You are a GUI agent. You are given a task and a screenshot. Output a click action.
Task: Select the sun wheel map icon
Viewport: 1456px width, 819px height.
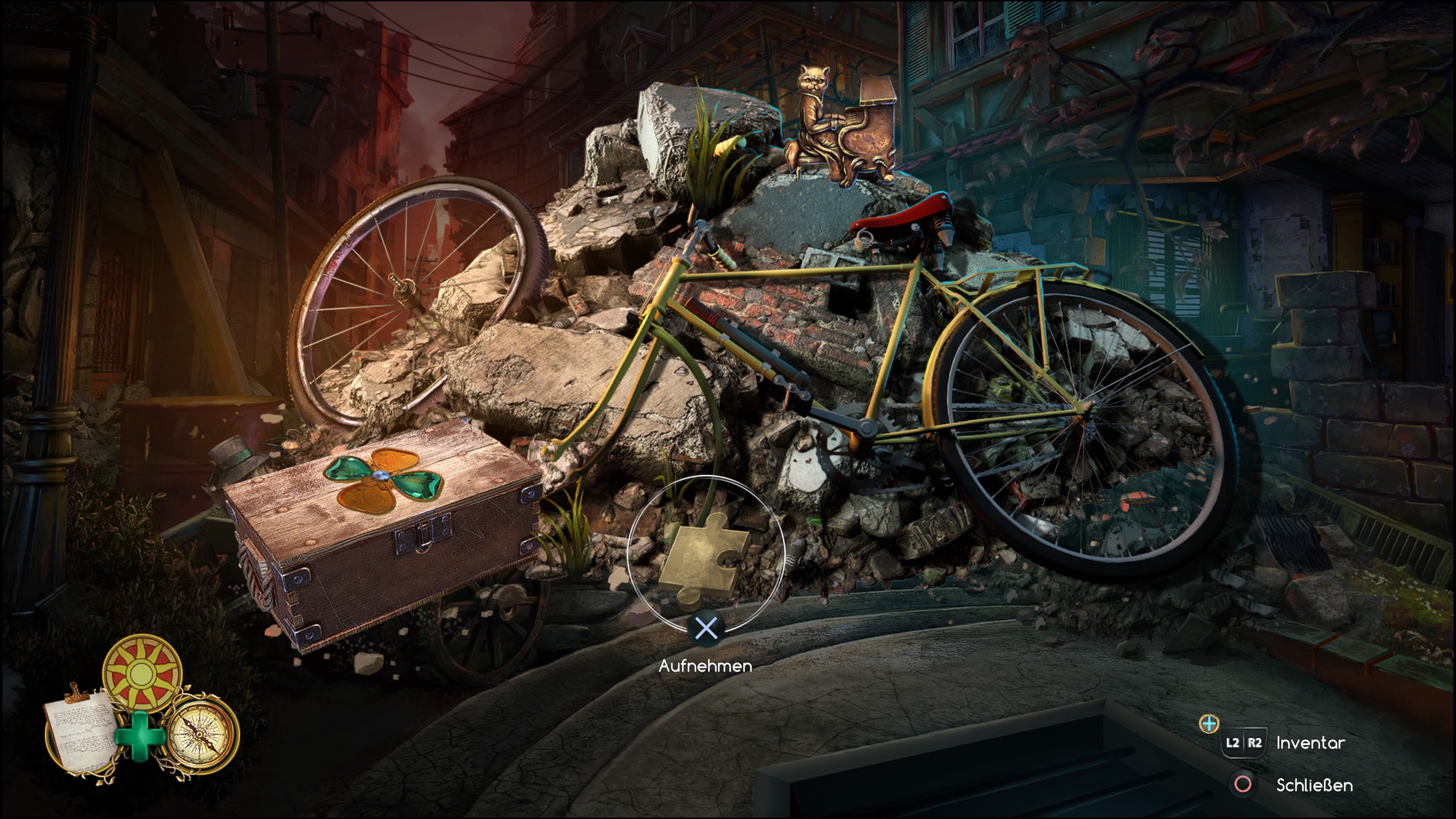143,673
